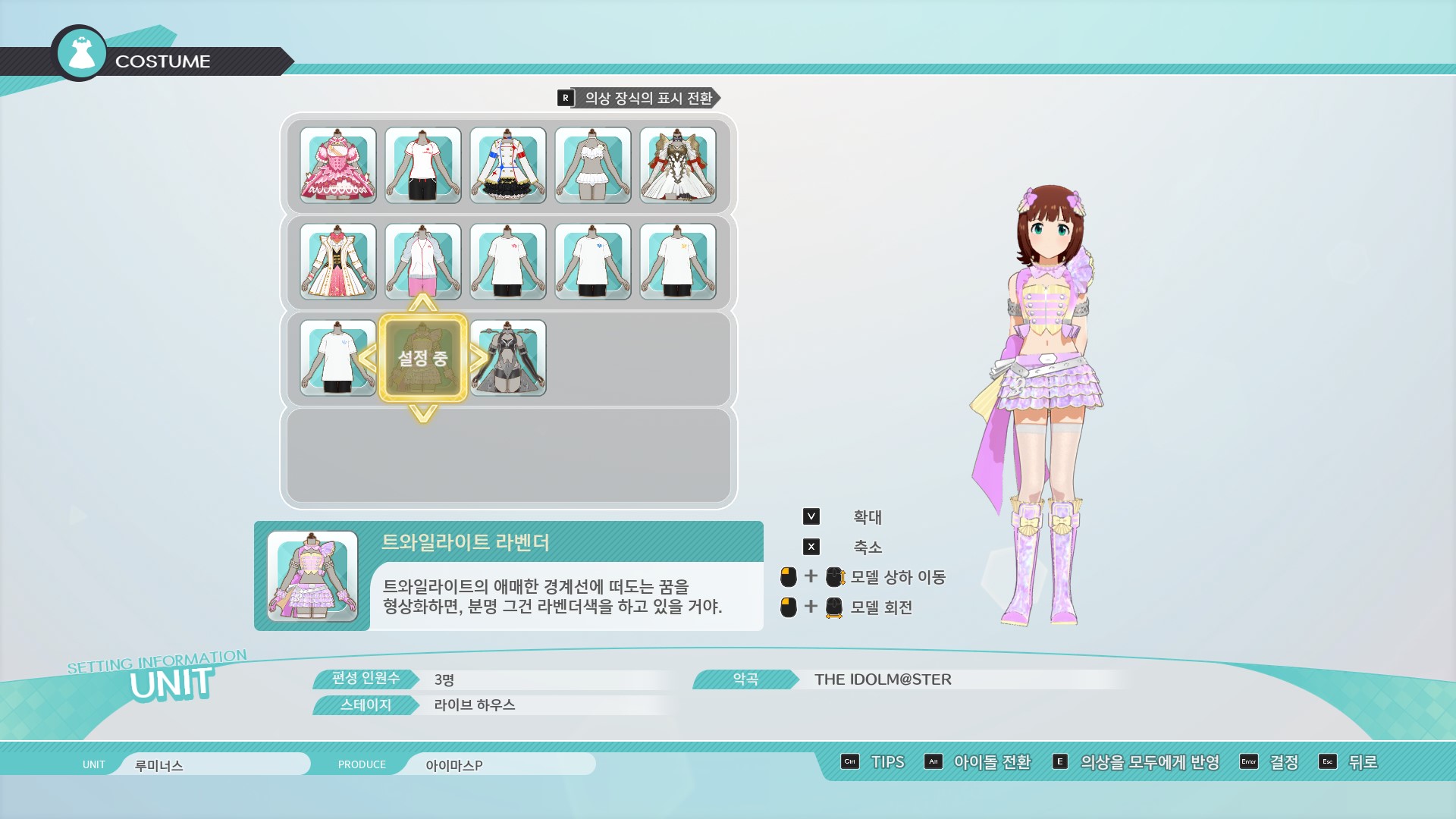Image resolution: width=1456 pixels, height=819 pixels.
Task: Select the white hoodie with pink shorts
Action: coord(423,262)
